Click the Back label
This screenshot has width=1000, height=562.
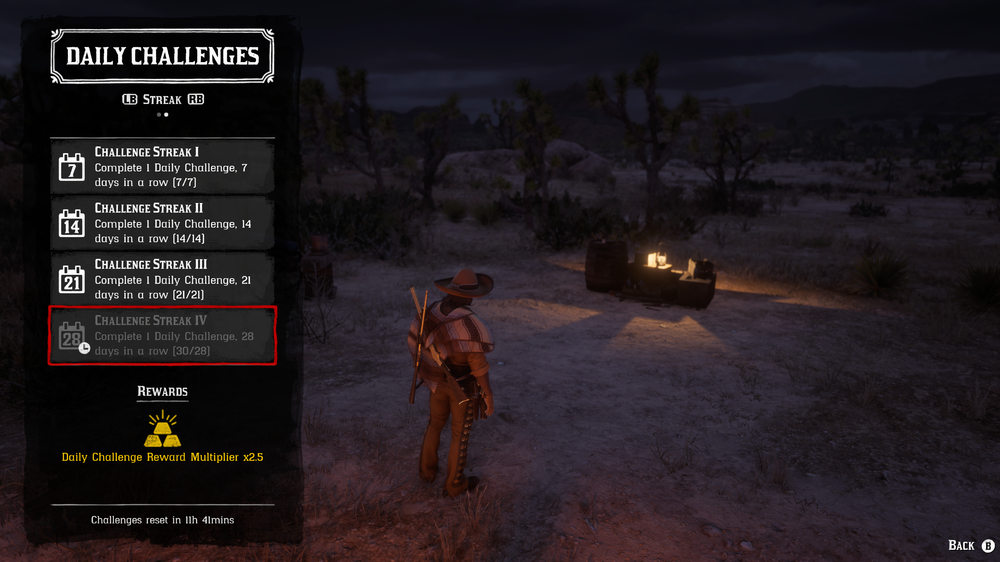tap(962, 545)
